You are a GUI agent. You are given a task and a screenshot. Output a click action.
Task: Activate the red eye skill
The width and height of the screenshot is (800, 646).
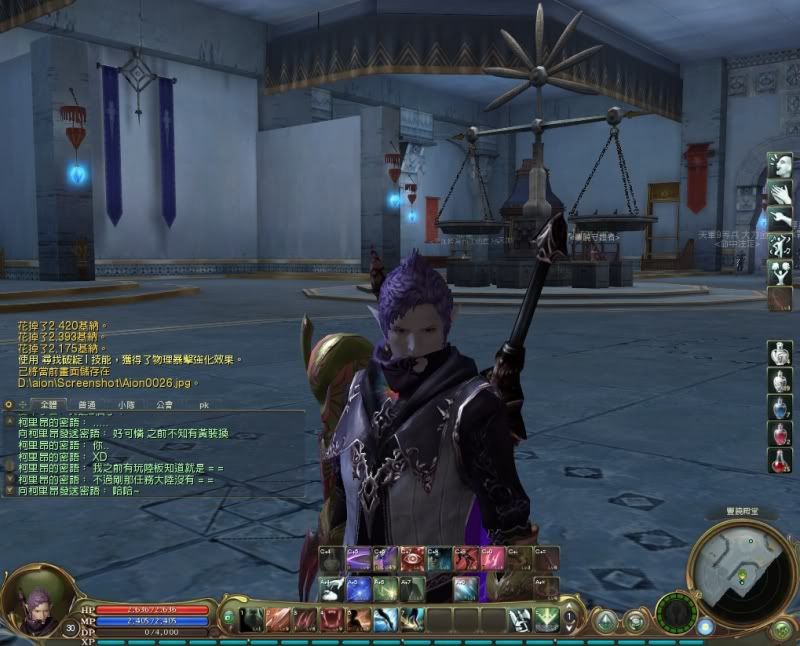point(412,559)
